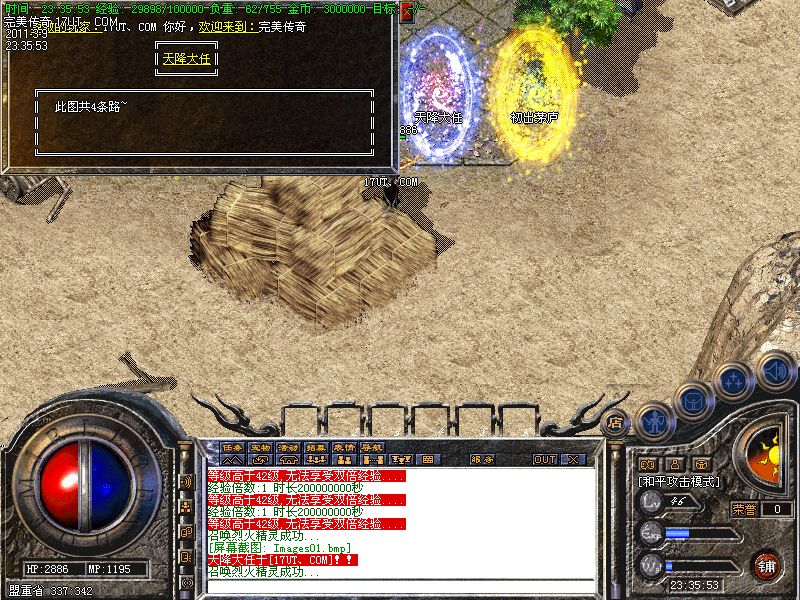Open the character status icon

click(652, 421)
